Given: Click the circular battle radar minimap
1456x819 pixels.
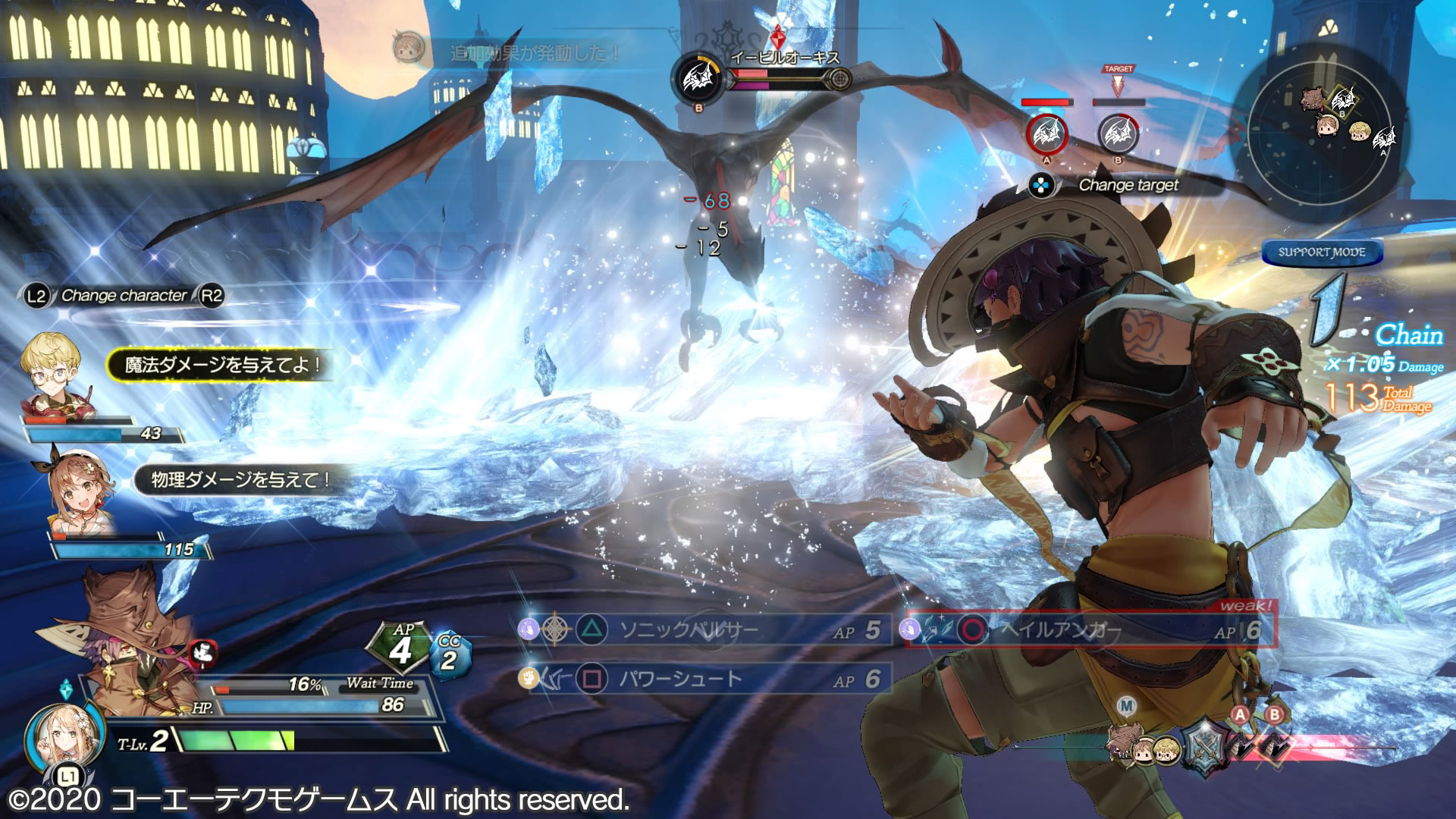Looking at the screenshot, I should tap(1323, 130).
